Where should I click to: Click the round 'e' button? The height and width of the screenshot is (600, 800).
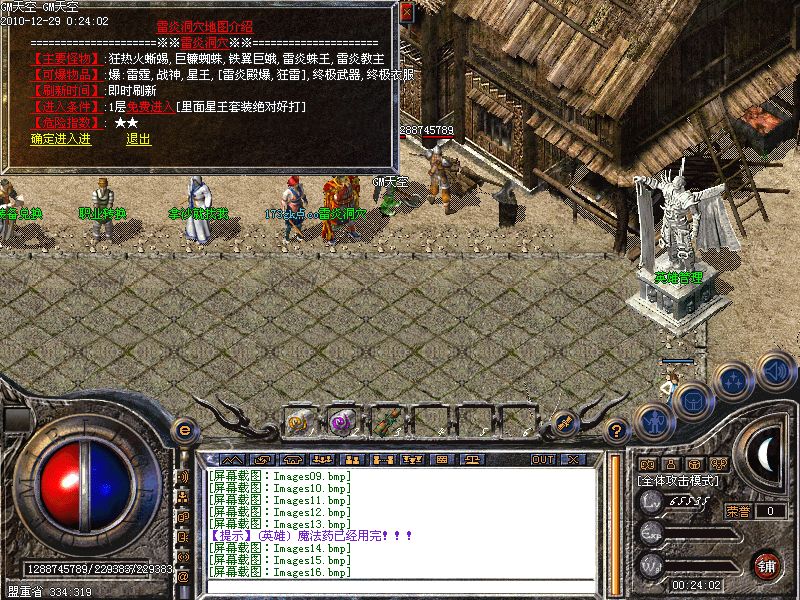183,430
